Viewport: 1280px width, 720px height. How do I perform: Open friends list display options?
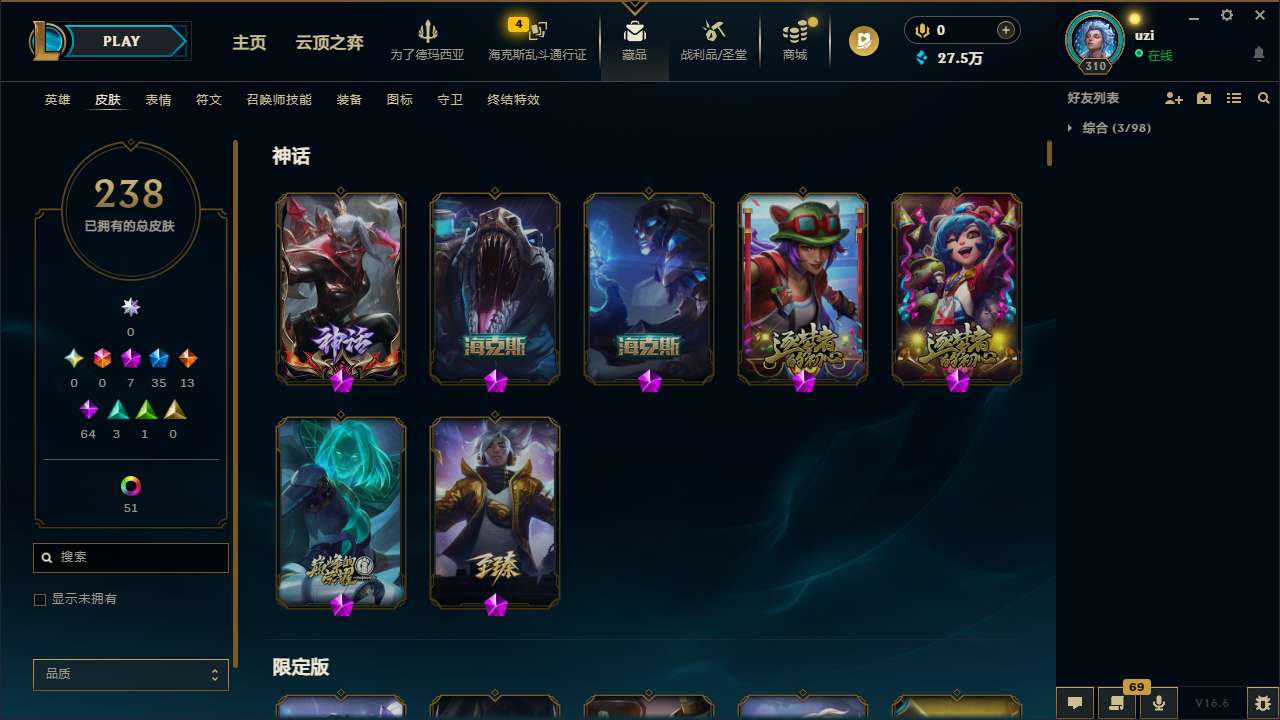pyautogui.click(x=1234, y=99)
